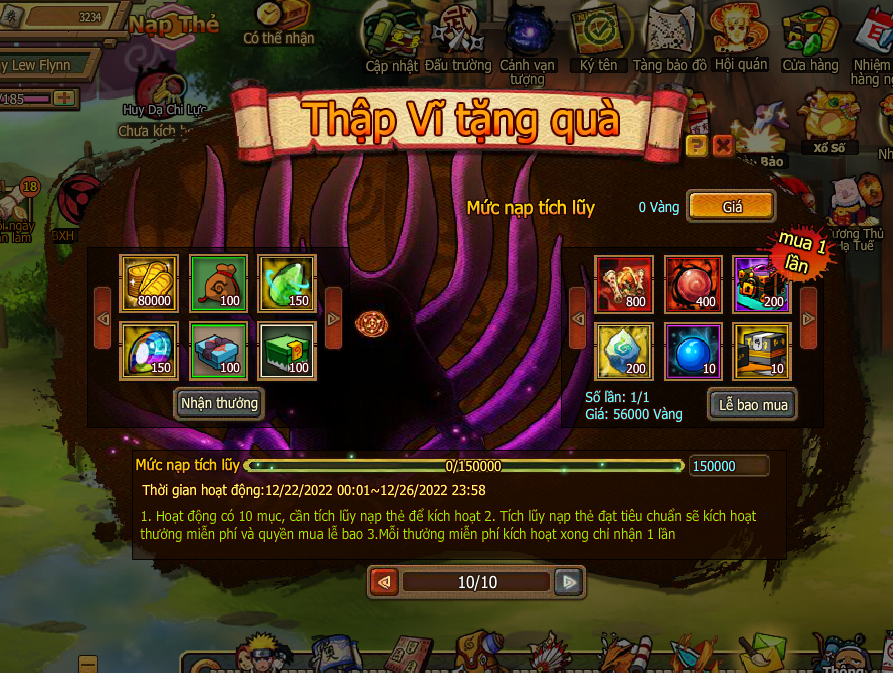
Task: Open the Cửa hàng shop
Action: 810,38
